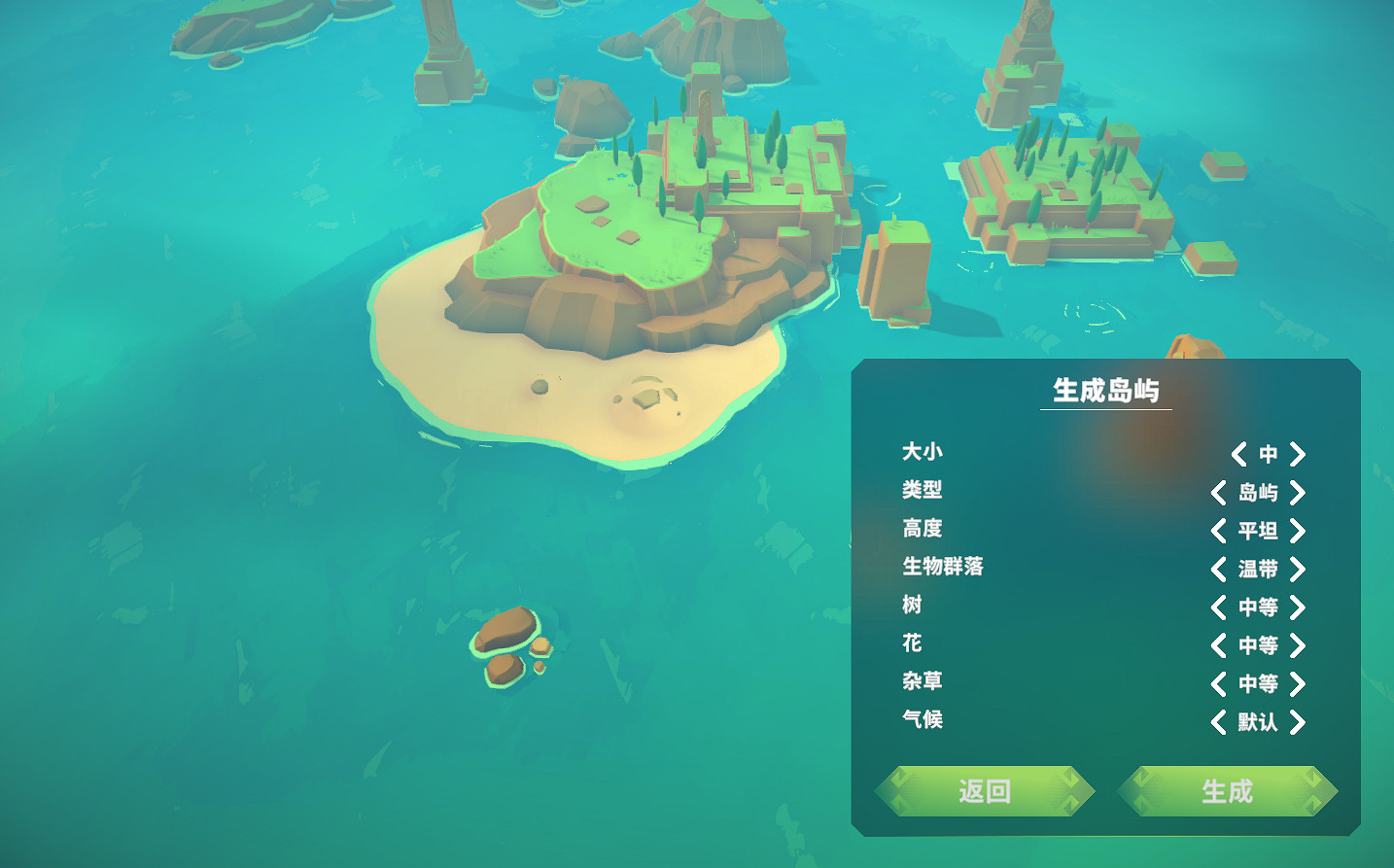This screenshot has height=868, width=1394.
Task: Decrease 杂草 density
Action: click(x=1220, y=684)
